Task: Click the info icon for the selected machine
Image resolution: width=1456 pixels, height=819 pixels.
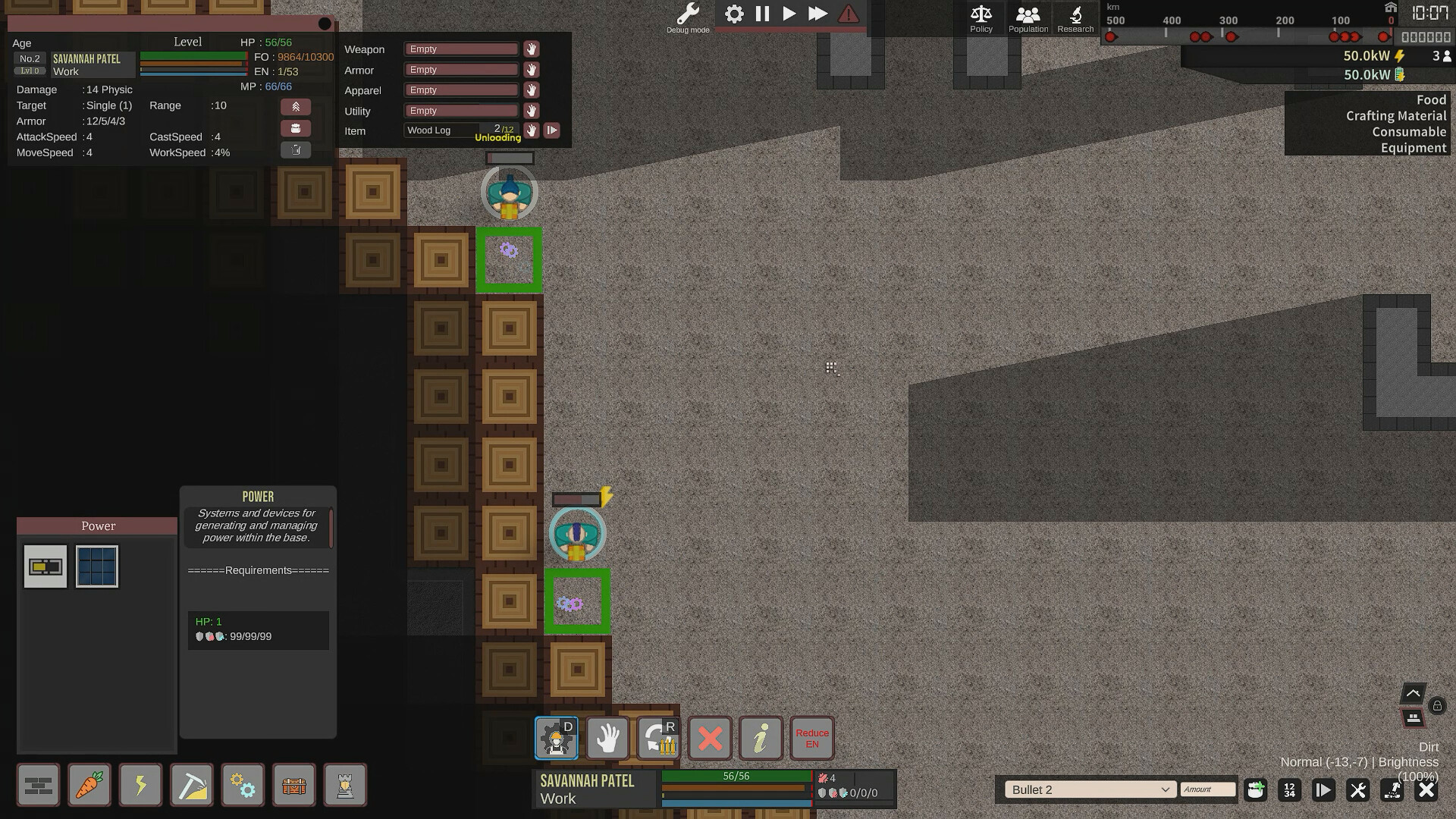Action: click(761, 737)
